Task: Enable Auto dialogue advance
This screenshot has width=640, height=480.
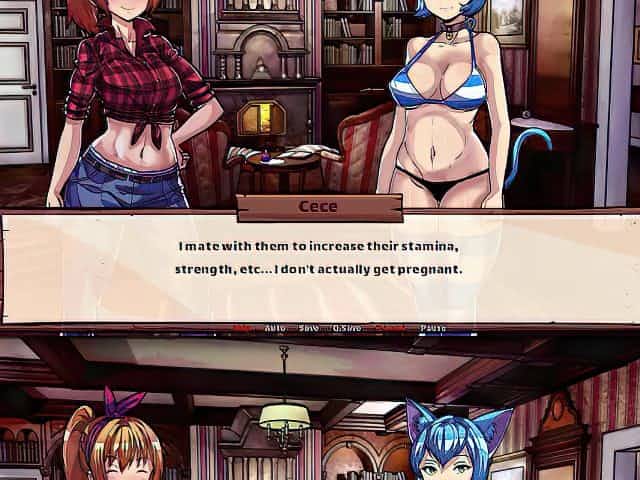Action: 275,328
